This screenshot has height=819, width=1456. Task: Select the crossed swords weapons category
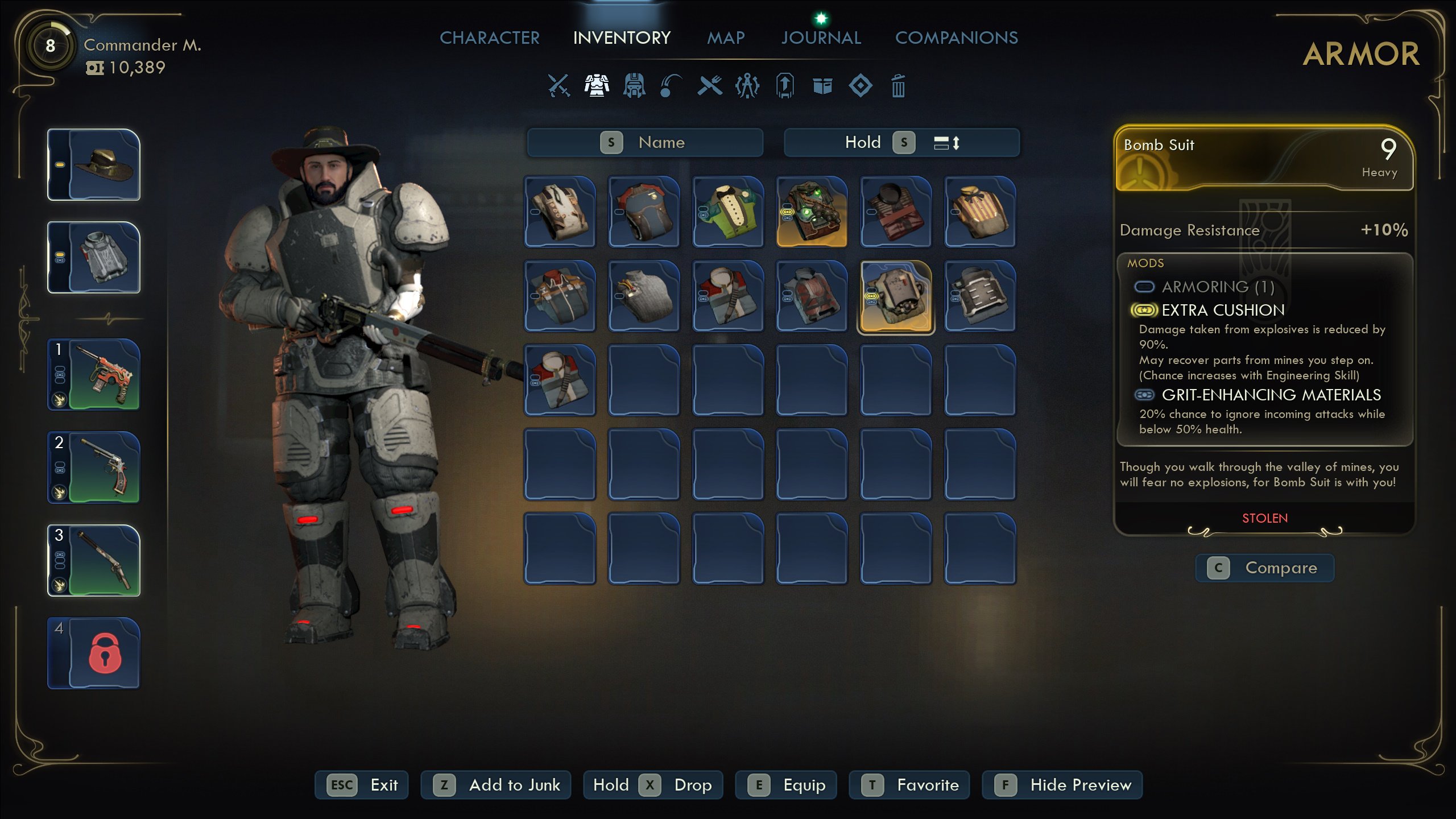(559, 86)
